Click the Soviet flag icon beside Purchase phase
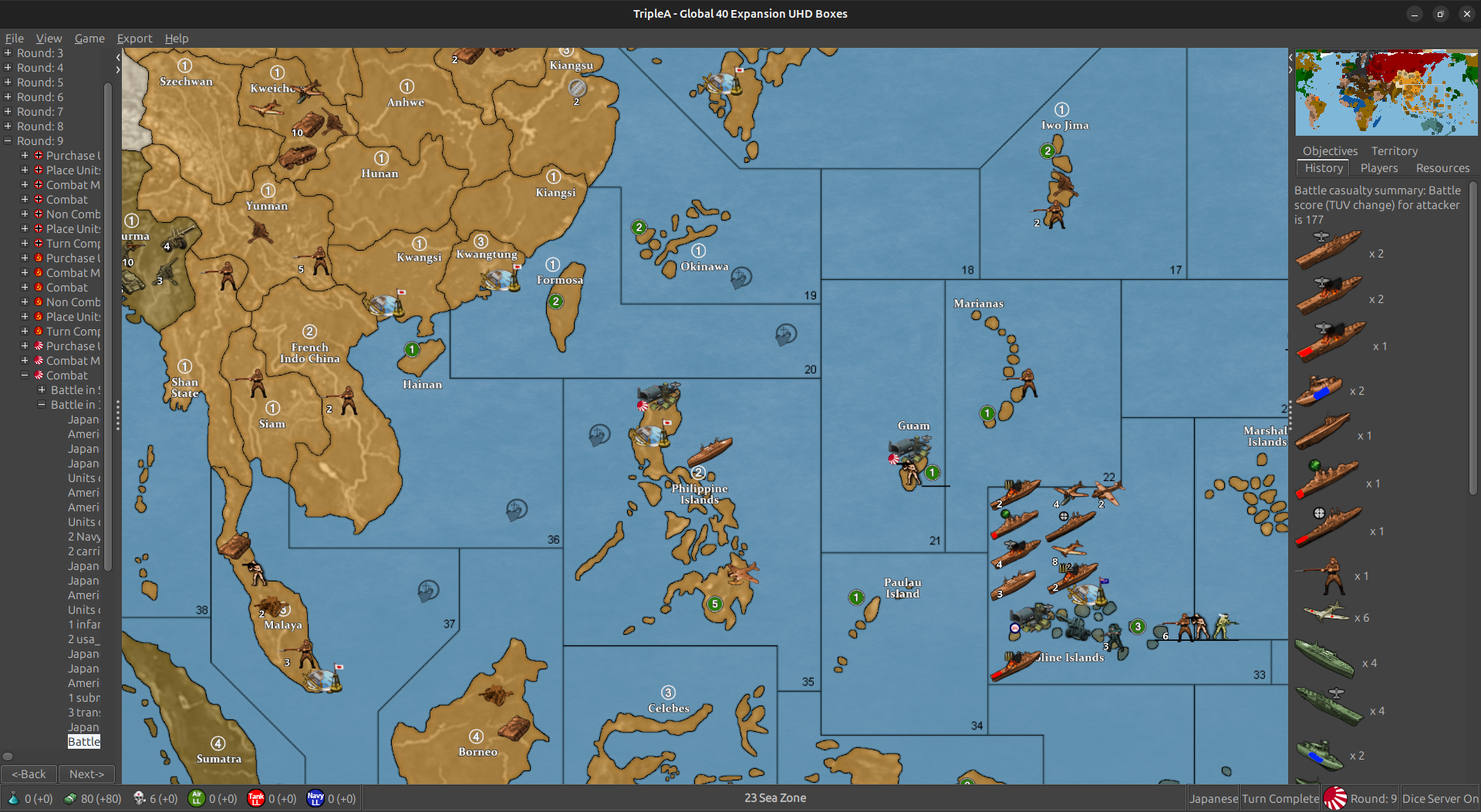The height and width of the screenshot is (812, 1481). click(37, 258)
